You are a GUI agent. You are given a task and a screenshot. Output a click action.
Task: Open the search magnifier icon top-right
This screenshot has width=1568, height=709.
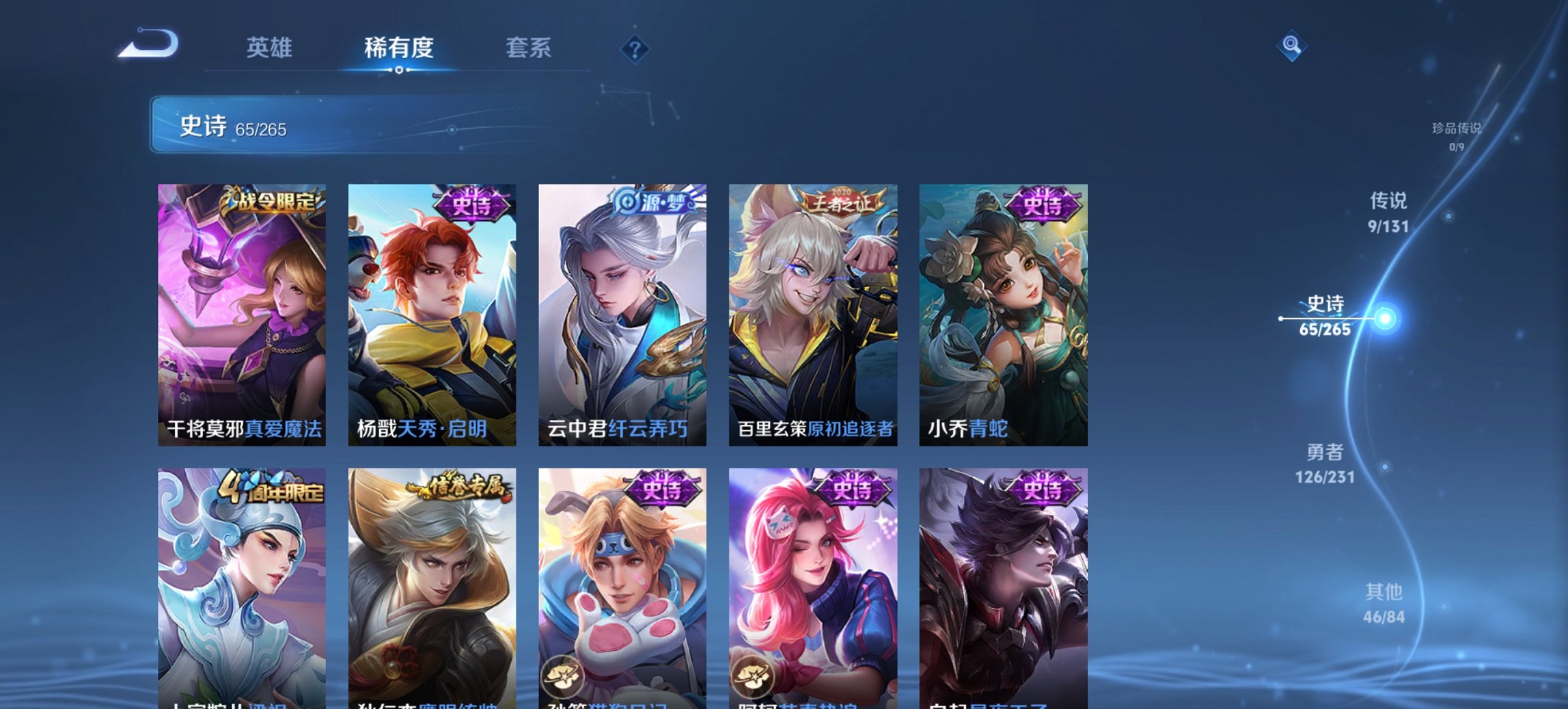coord(1291,46)
